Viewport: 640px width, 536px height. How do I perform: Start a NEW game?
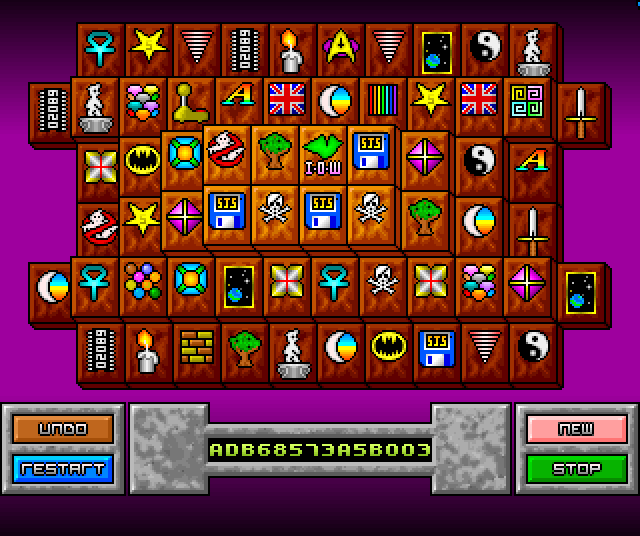coord(576,429)
